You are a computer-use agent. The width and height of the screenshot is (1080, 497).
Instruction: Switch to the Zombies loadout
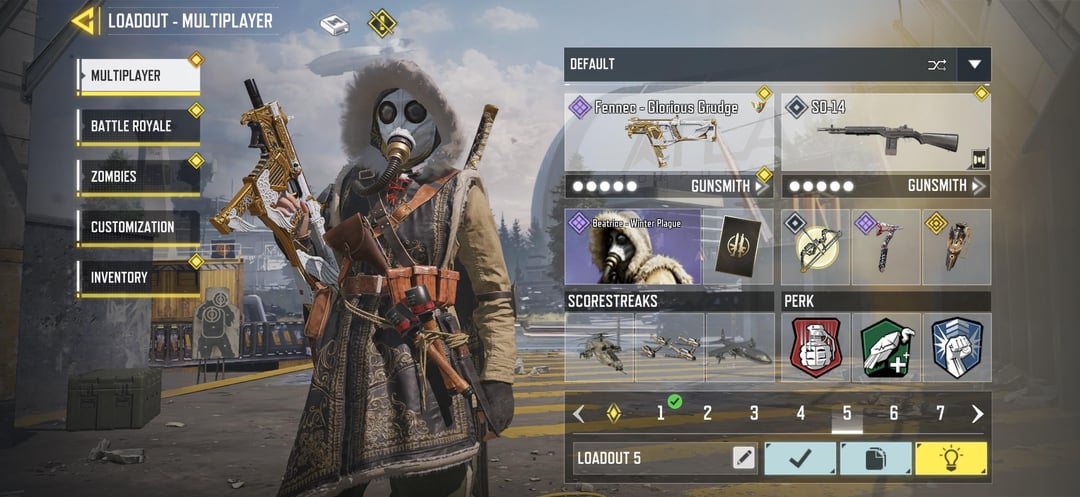138,177
